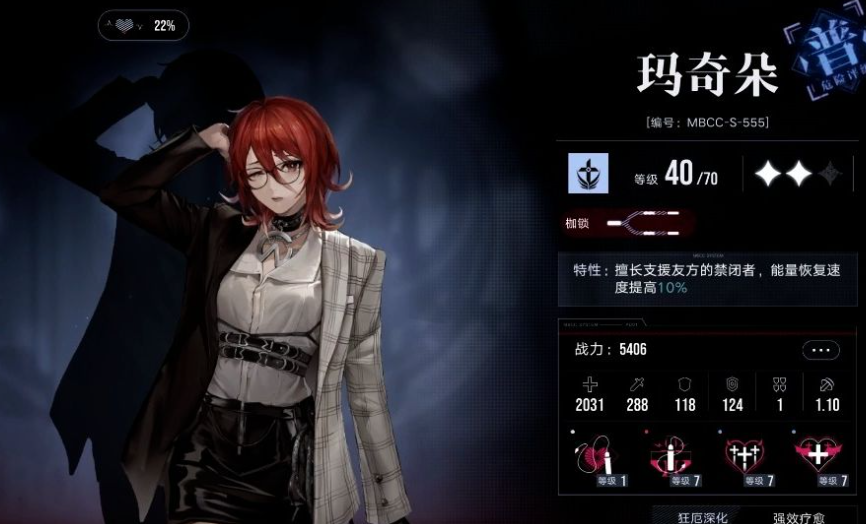Screen dimensions: 866x524
Task: Select the heart with single cross skill
Action: pyautogui.click(x=818, y=459)
